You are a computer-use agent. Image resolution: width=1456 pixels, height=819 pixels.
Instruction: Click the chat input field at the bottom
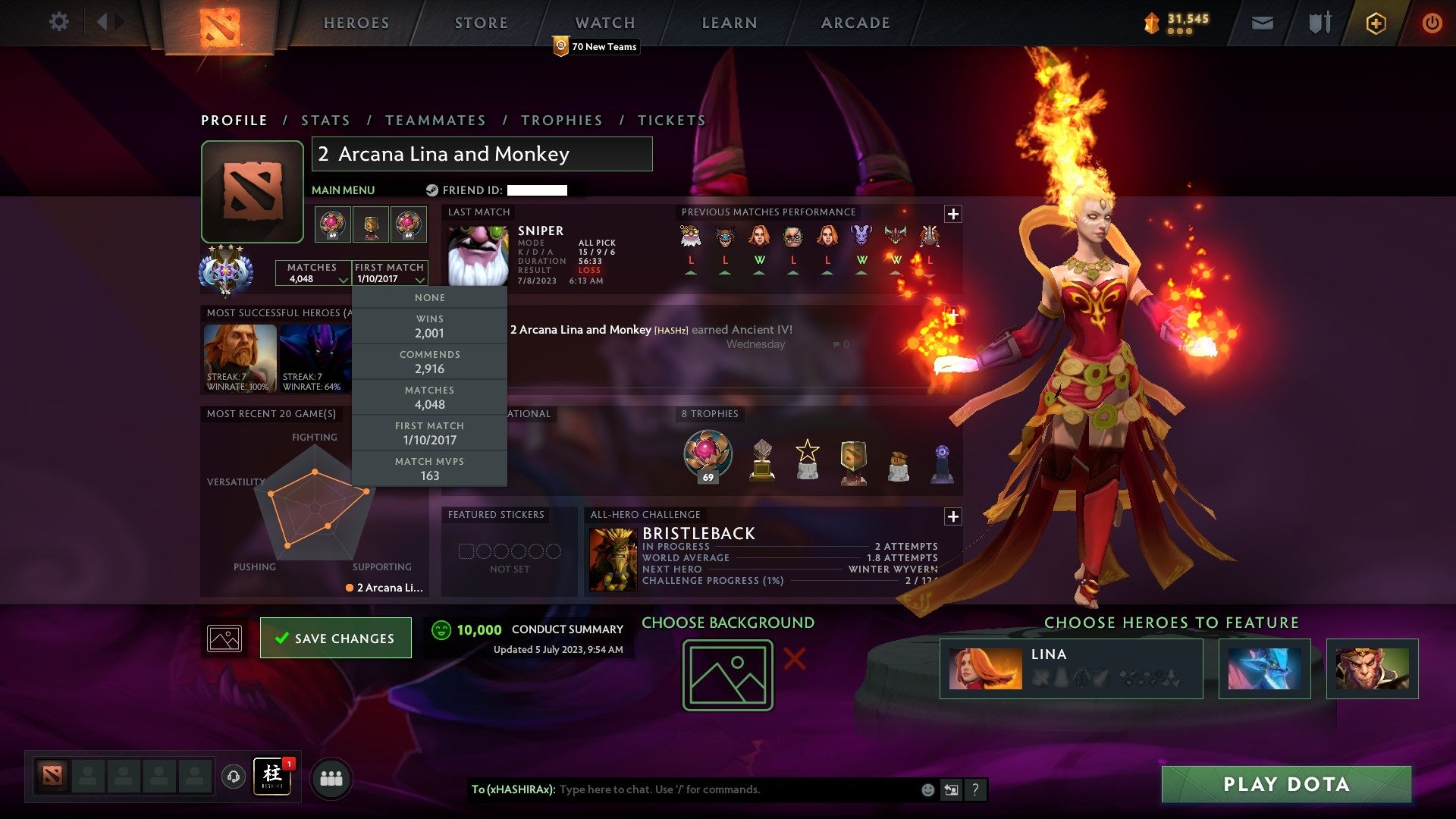720,789
